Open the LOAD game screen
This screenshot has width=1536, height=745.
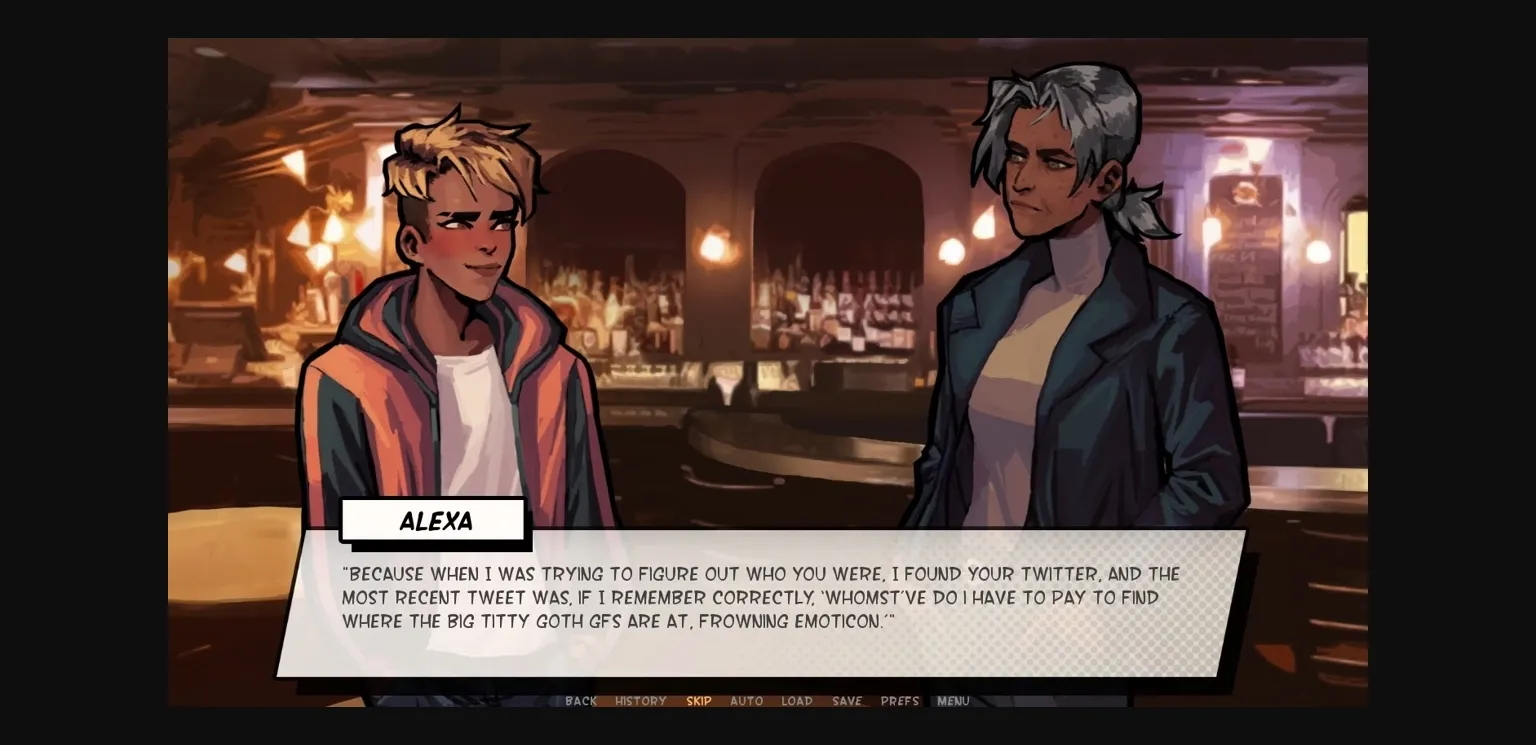tap(797, 701)
